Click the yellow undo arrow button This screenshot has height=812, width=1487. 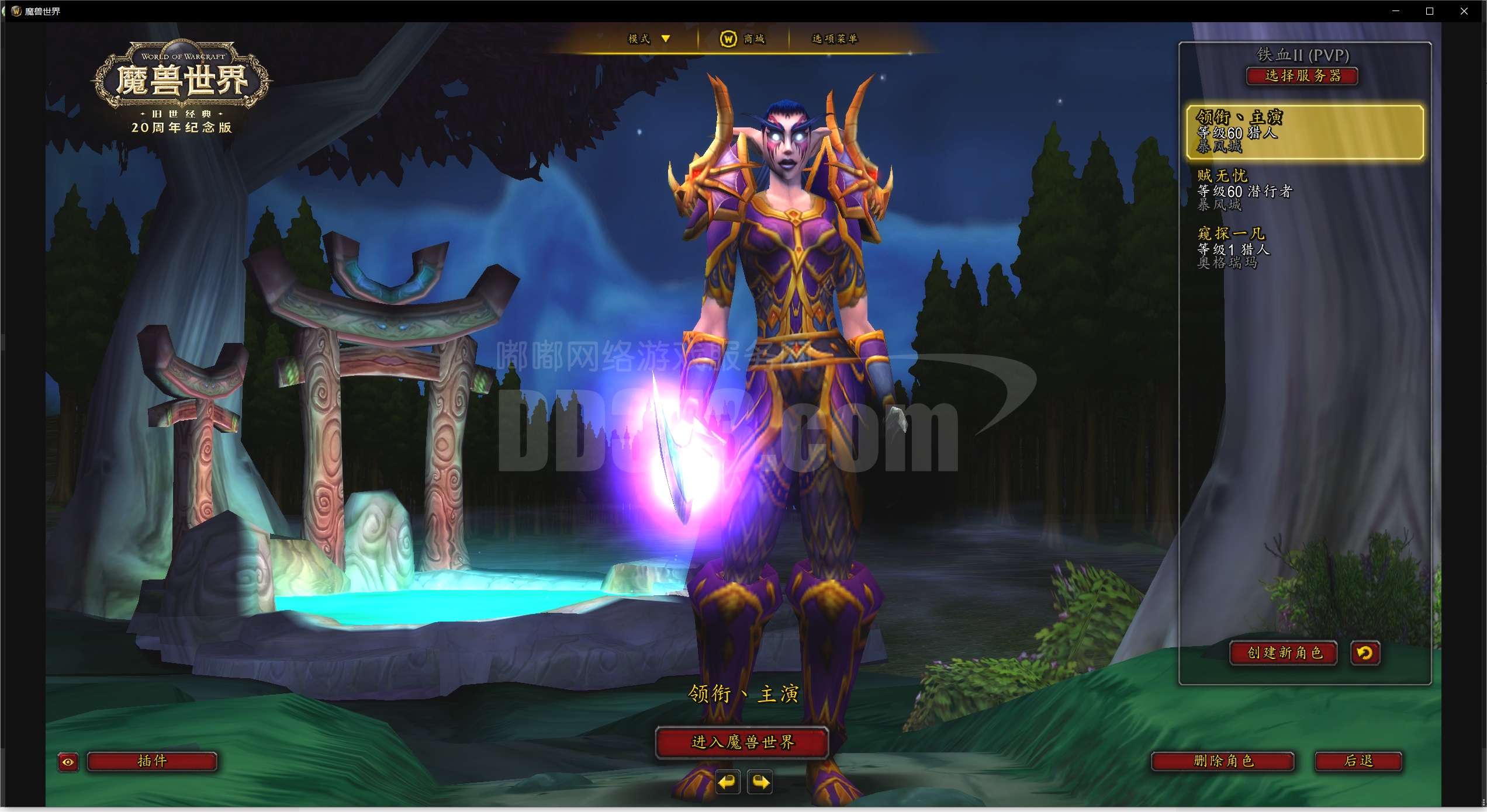point(1365,653)
